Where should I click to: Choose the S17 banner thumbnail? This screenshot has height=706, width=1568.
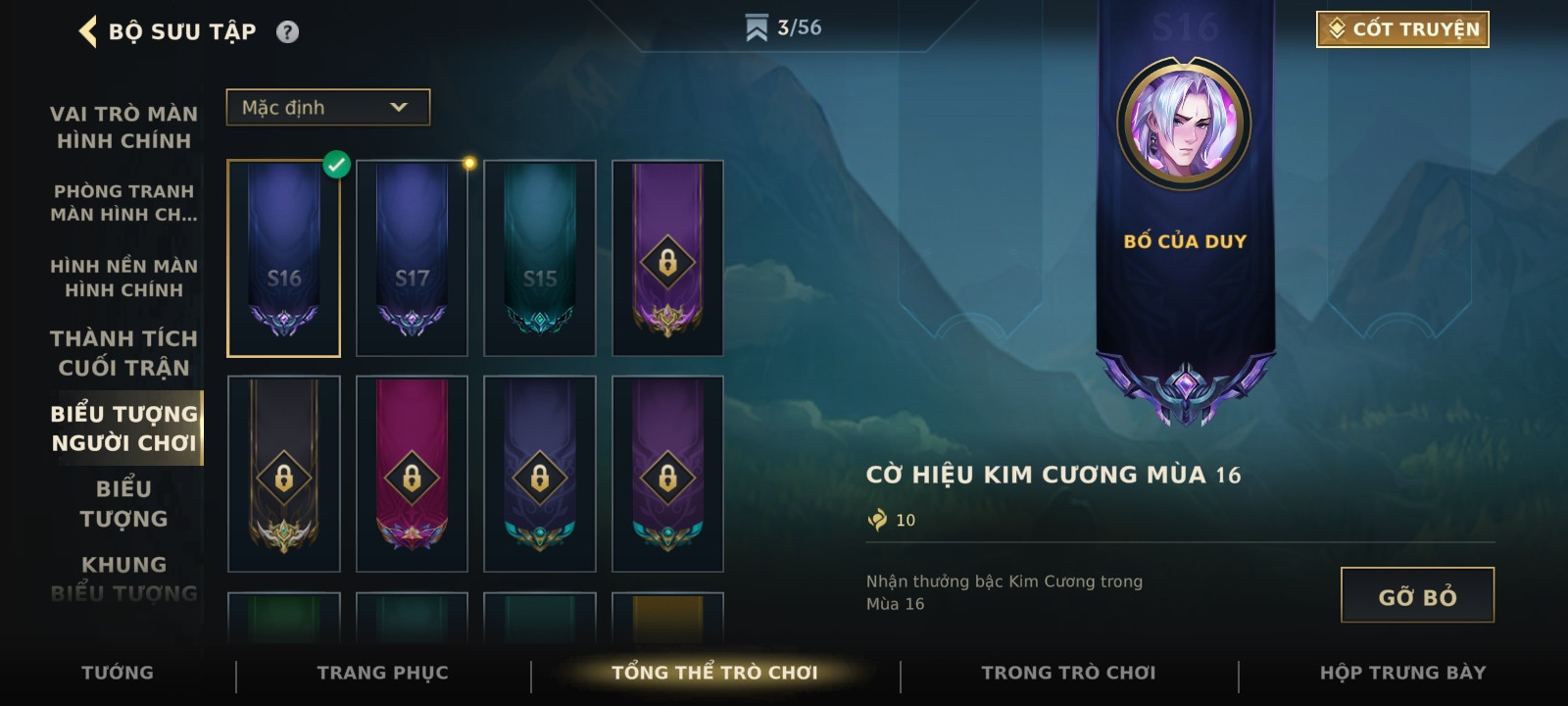[x=412, y=258]
